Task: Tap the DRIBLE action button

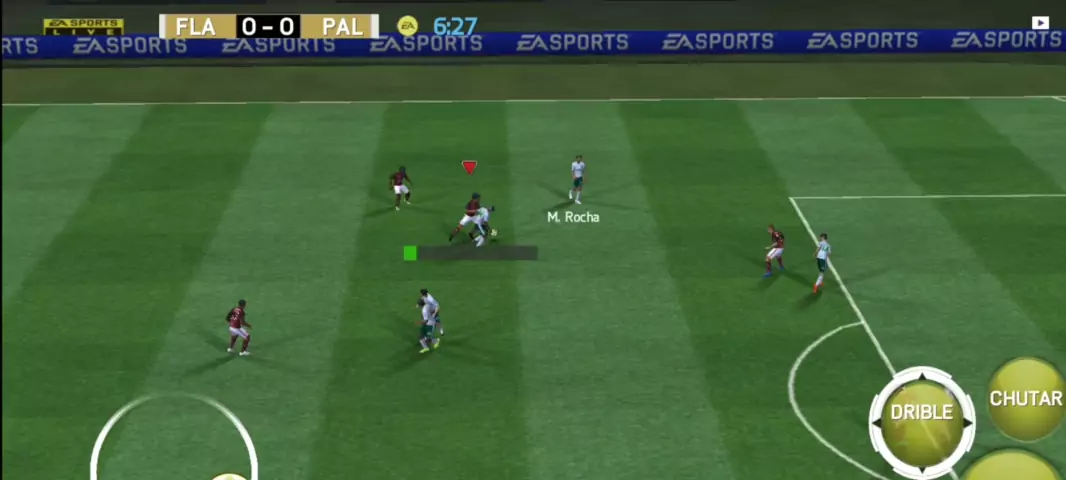Action: point(921,414)
